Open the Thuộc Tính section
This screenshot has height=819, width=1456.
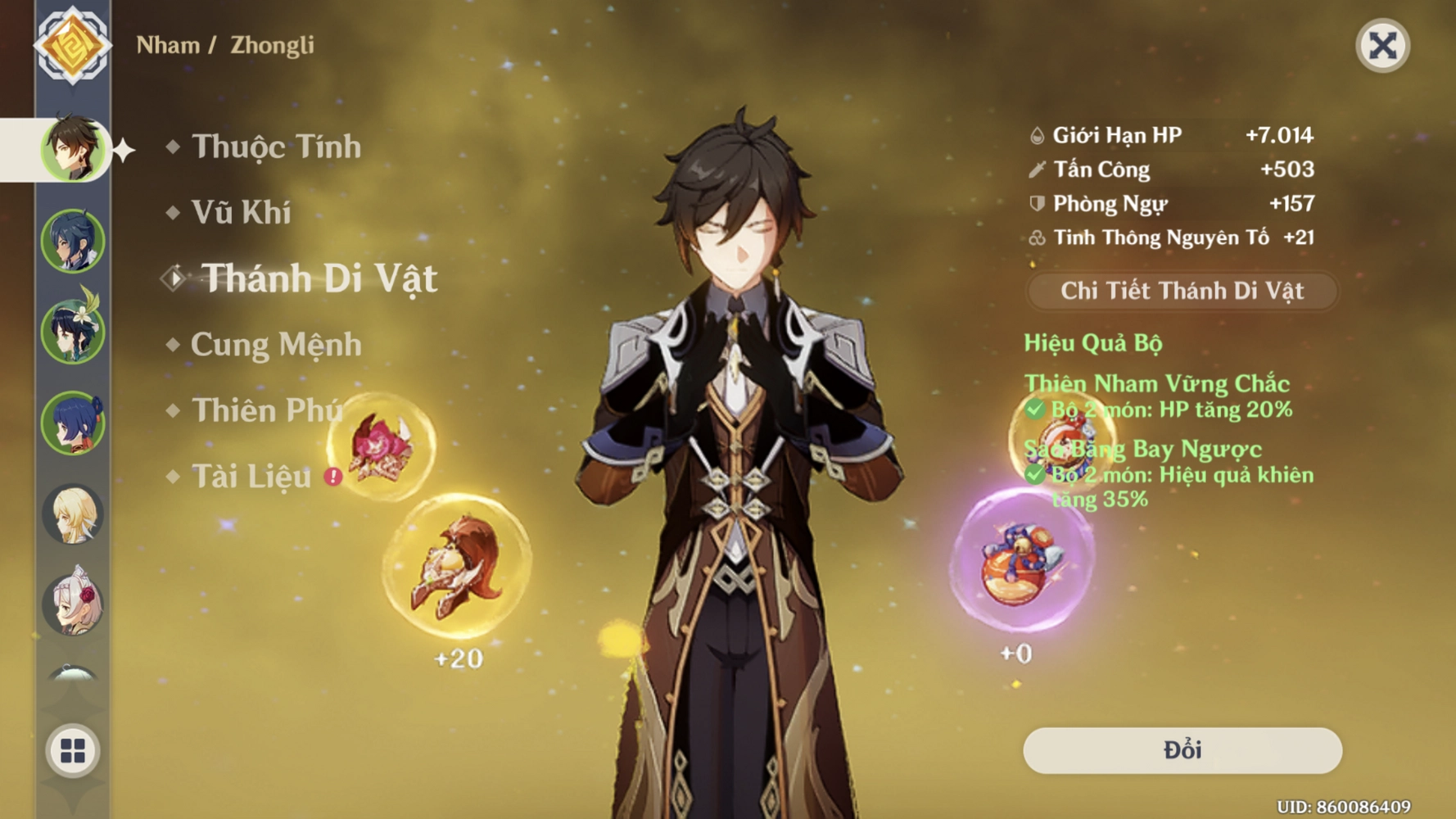coord(274,146)
